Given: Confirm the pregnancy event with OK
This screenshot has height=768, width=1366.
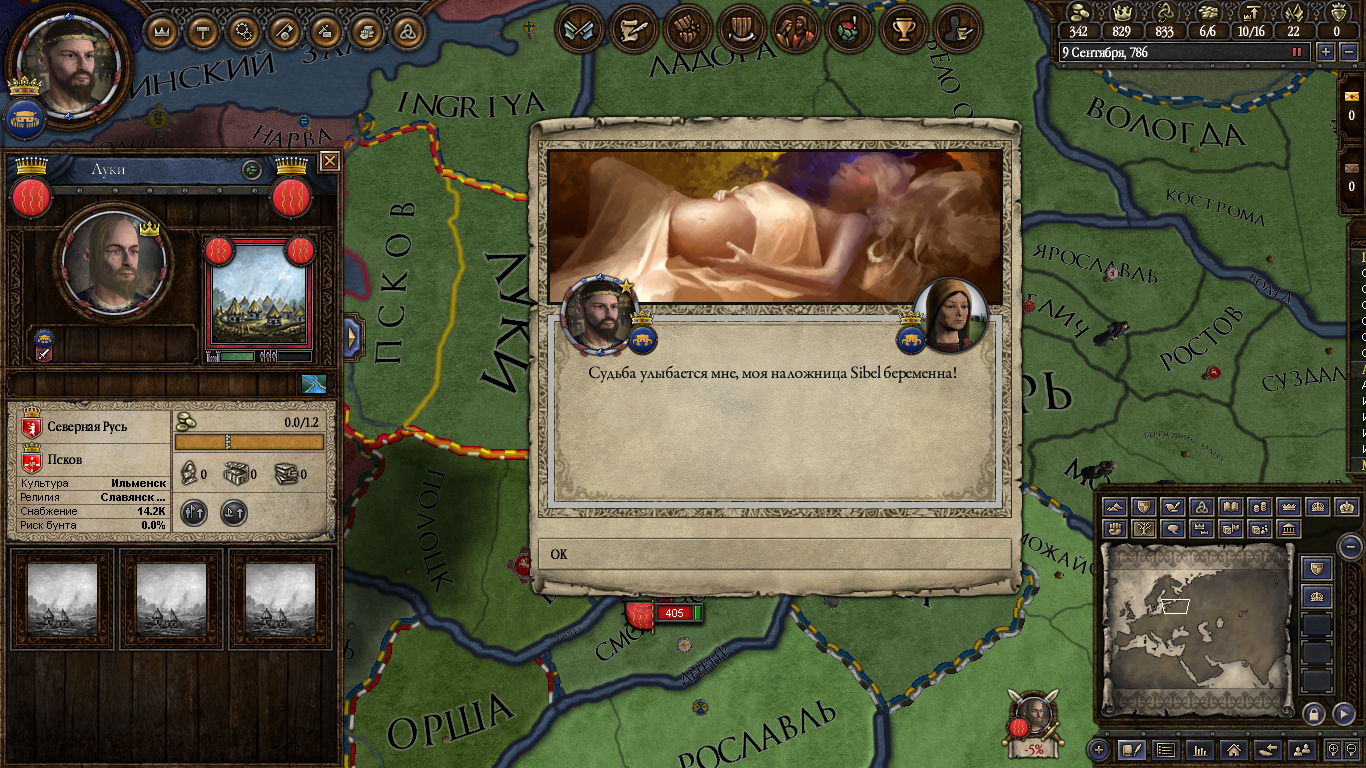Looking at the screenshot, I should (x=774, y=554).
